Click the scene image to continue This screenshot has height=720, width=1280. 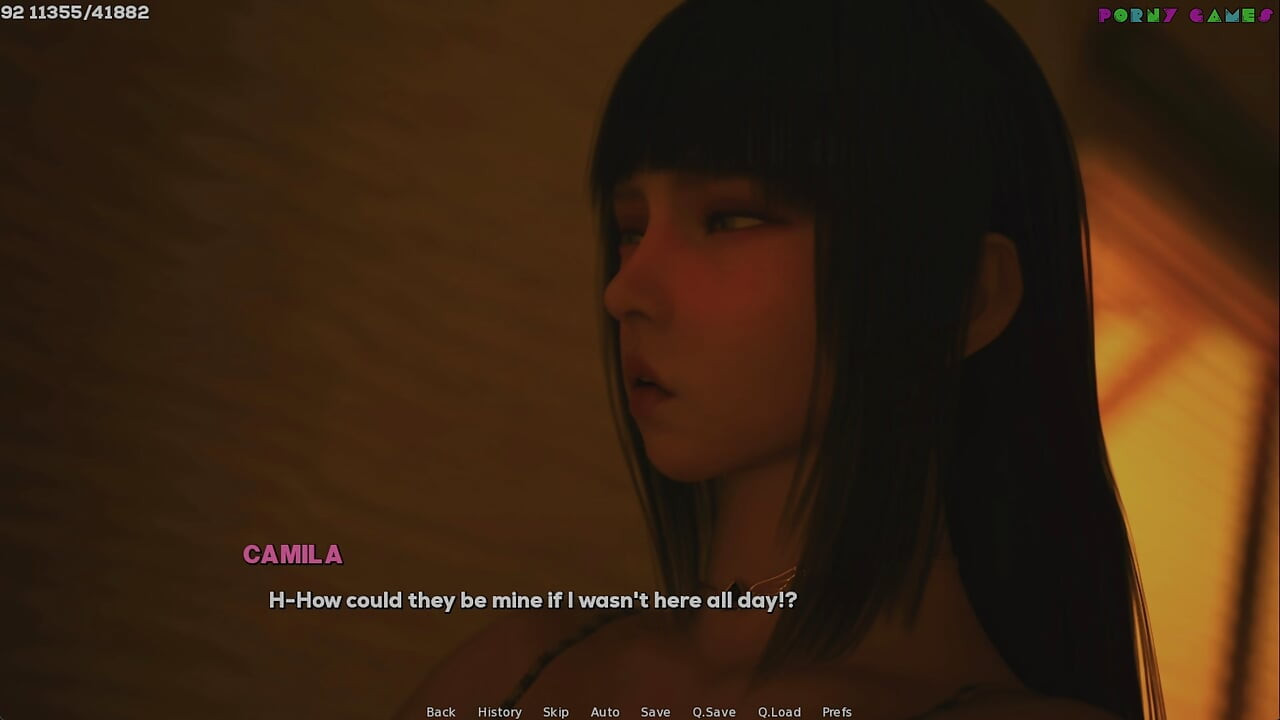pos(640,300)
